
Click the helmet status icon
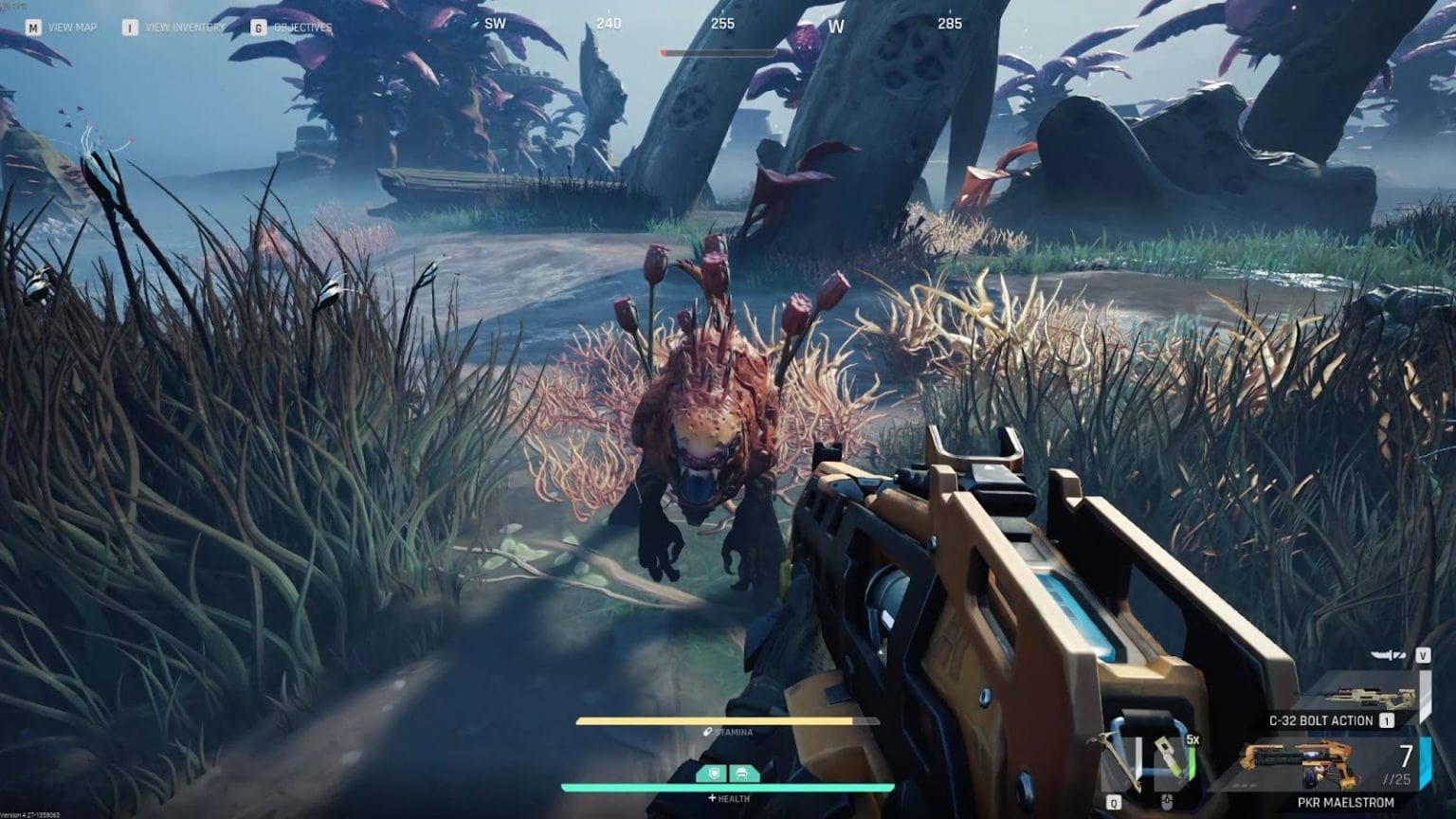pos(742,774)
